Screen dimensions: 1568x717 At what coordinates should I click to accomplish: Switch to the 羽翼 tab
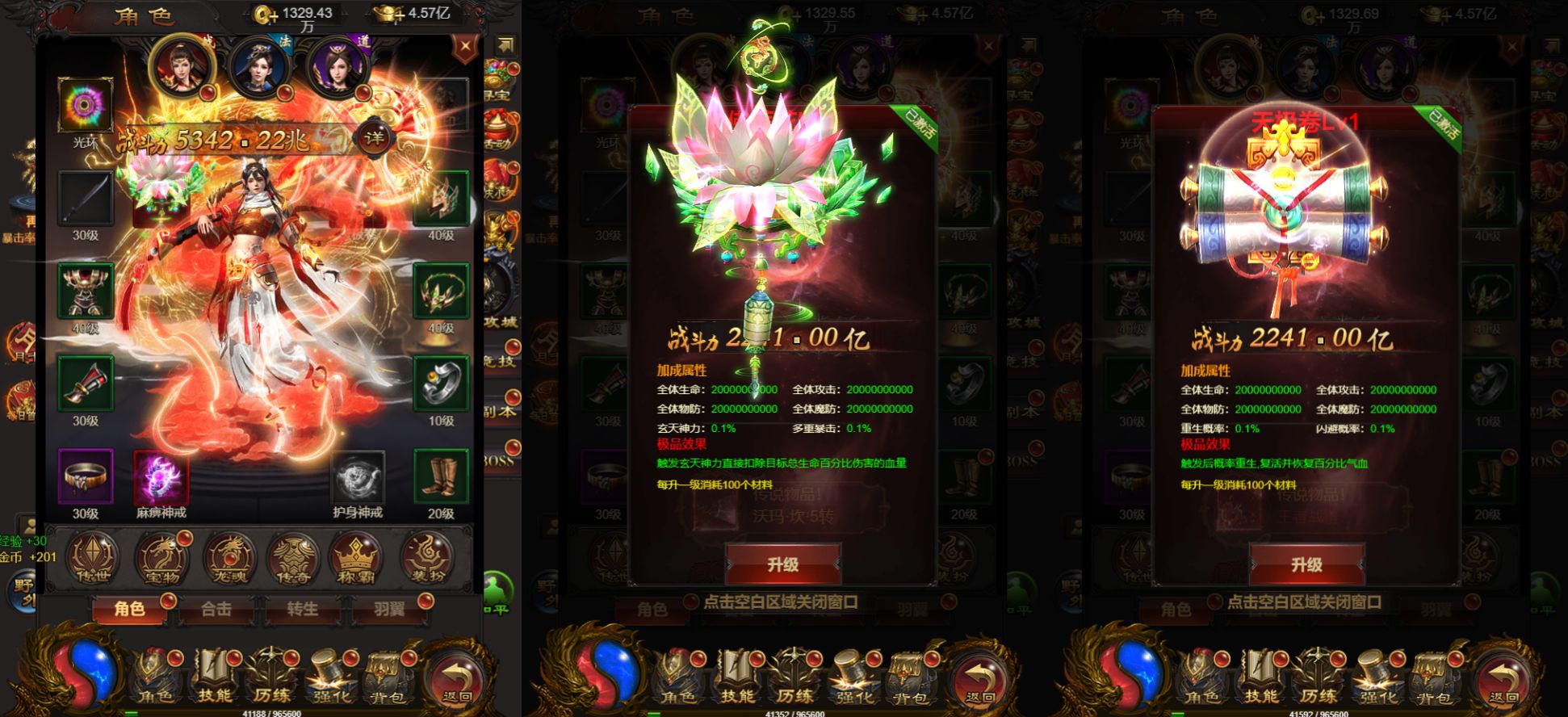(388, 611)
